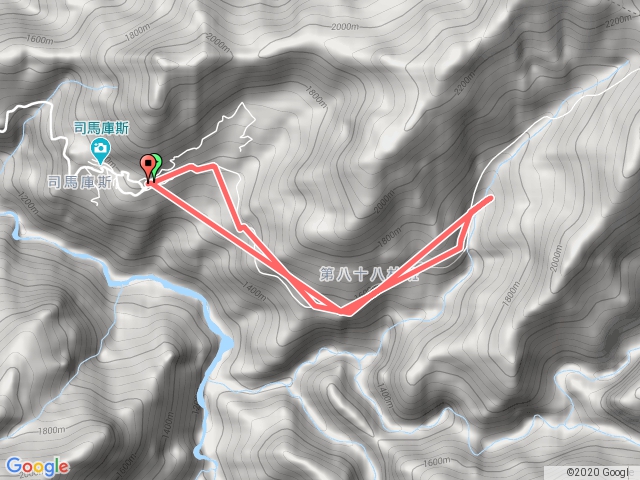The width and height of the screenshot is (640, 480).
Task: Open the Google logo link
Action: click(37, 466)
